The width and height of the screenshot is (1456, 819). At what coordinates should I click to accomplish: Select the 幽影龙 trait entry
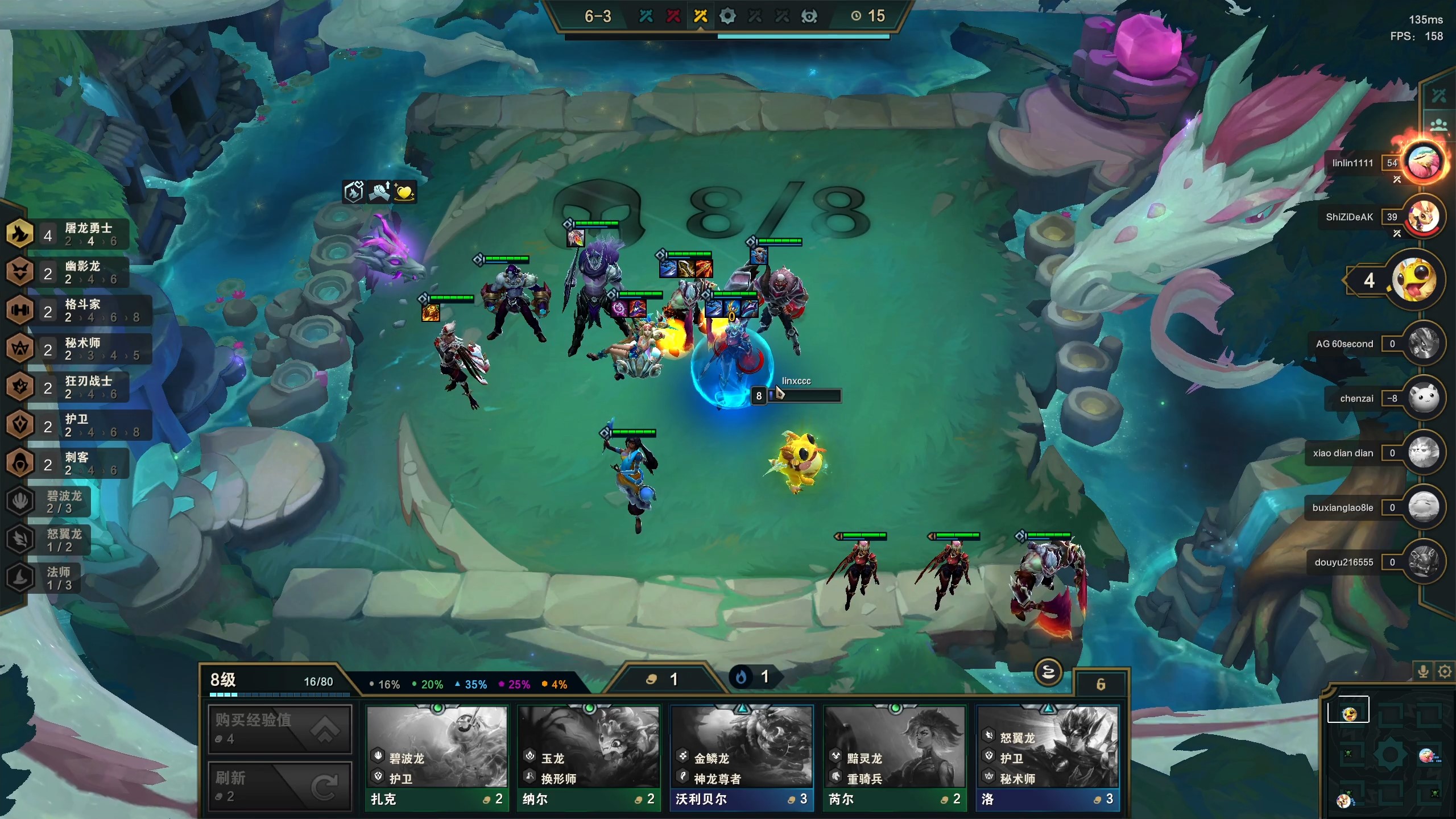tap(68, 272)
